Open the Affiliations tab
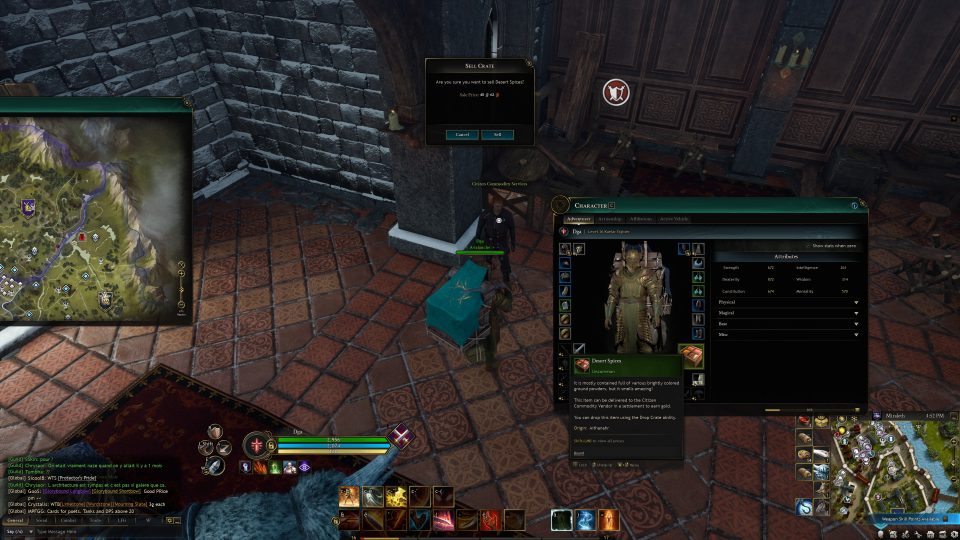This screenshot has width=960, height=540. [642, 218]
